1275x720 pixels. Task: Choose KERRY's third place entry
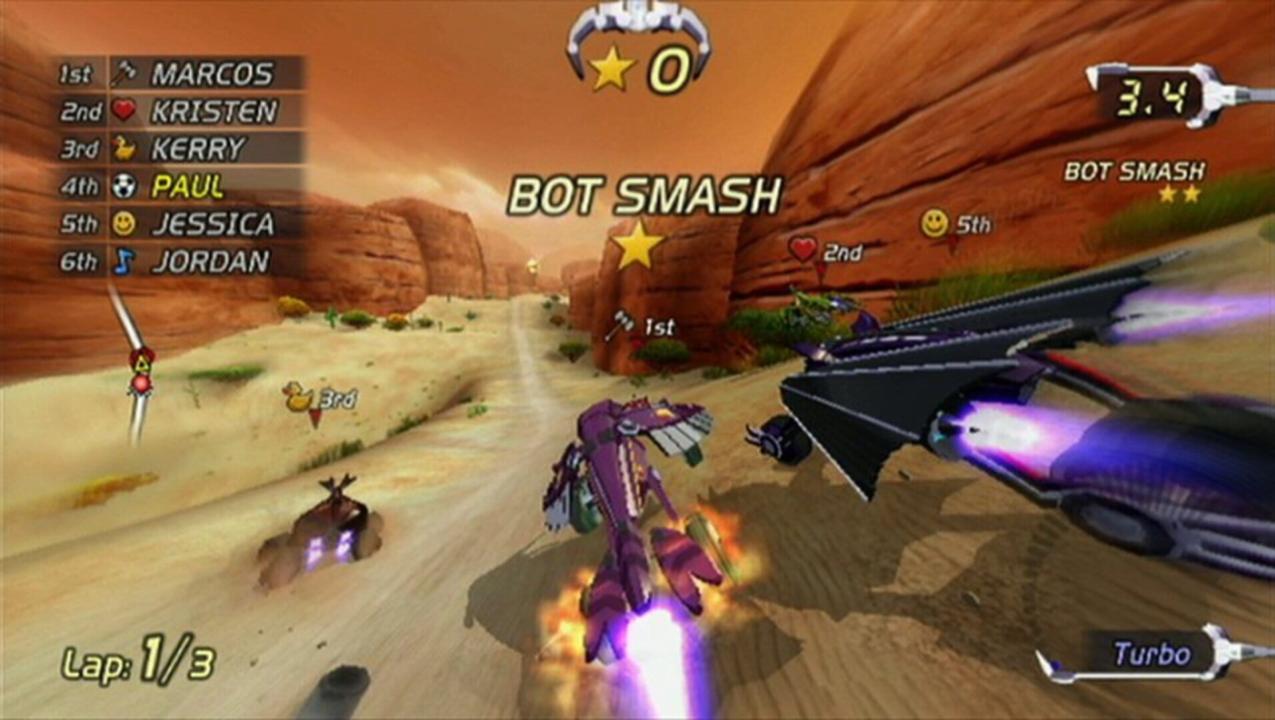180,149
